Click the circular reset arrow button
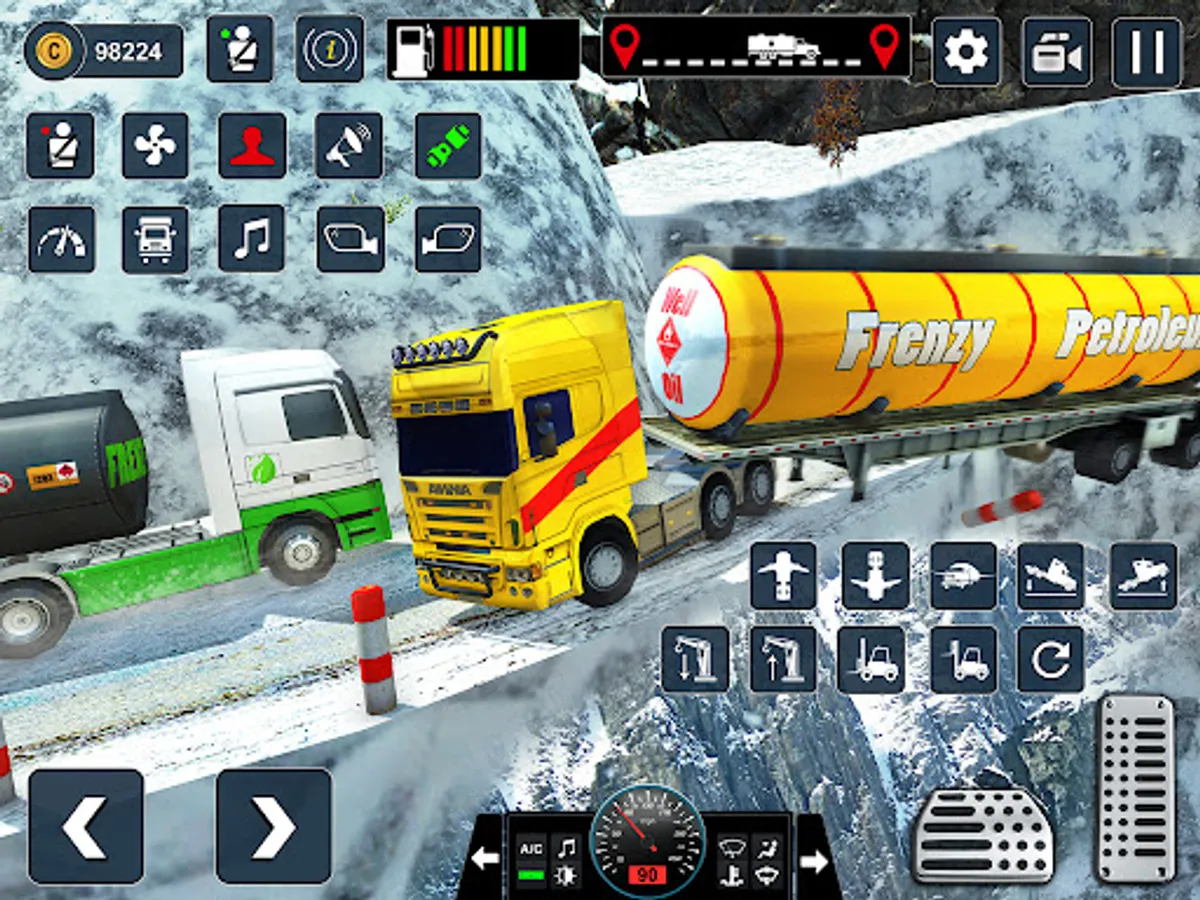Screen dimensions: 1200x900 (x=1050, y=660)
